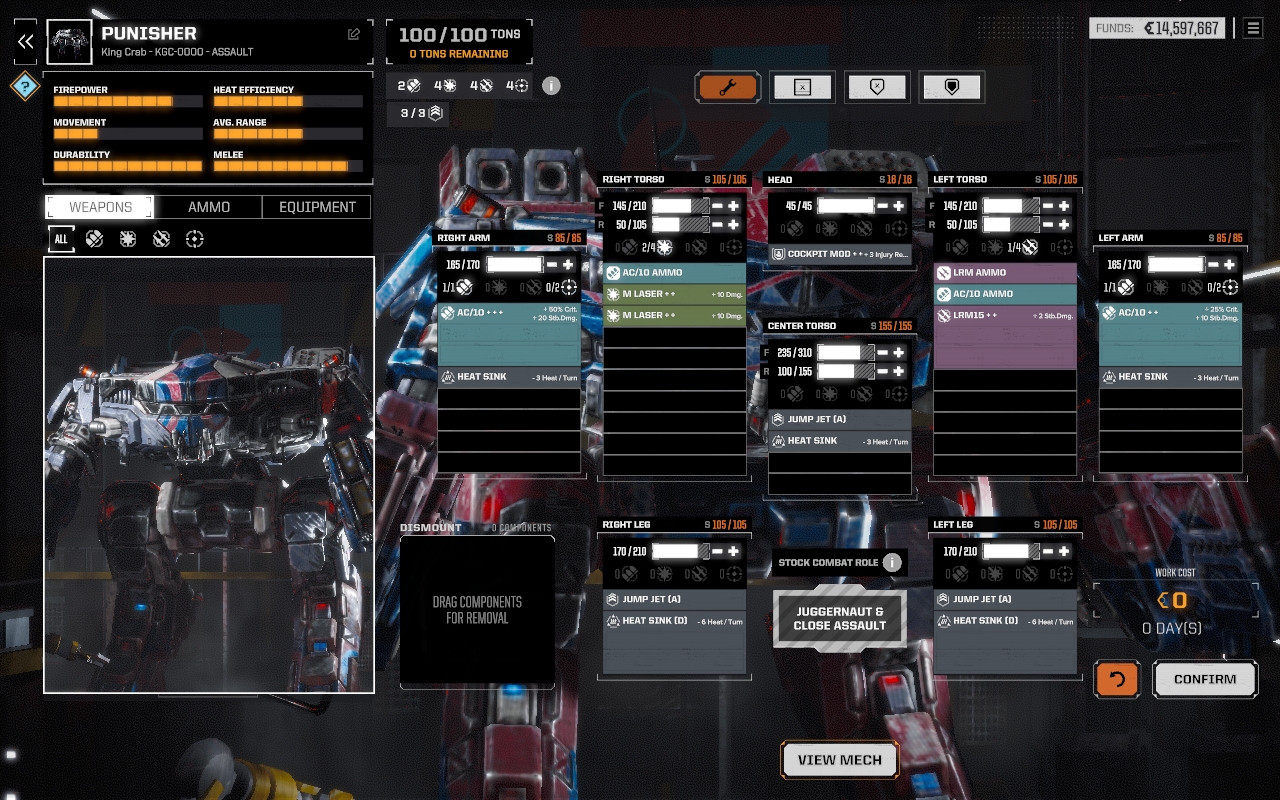Select the Heat Sink (D) in right leg

674,621
